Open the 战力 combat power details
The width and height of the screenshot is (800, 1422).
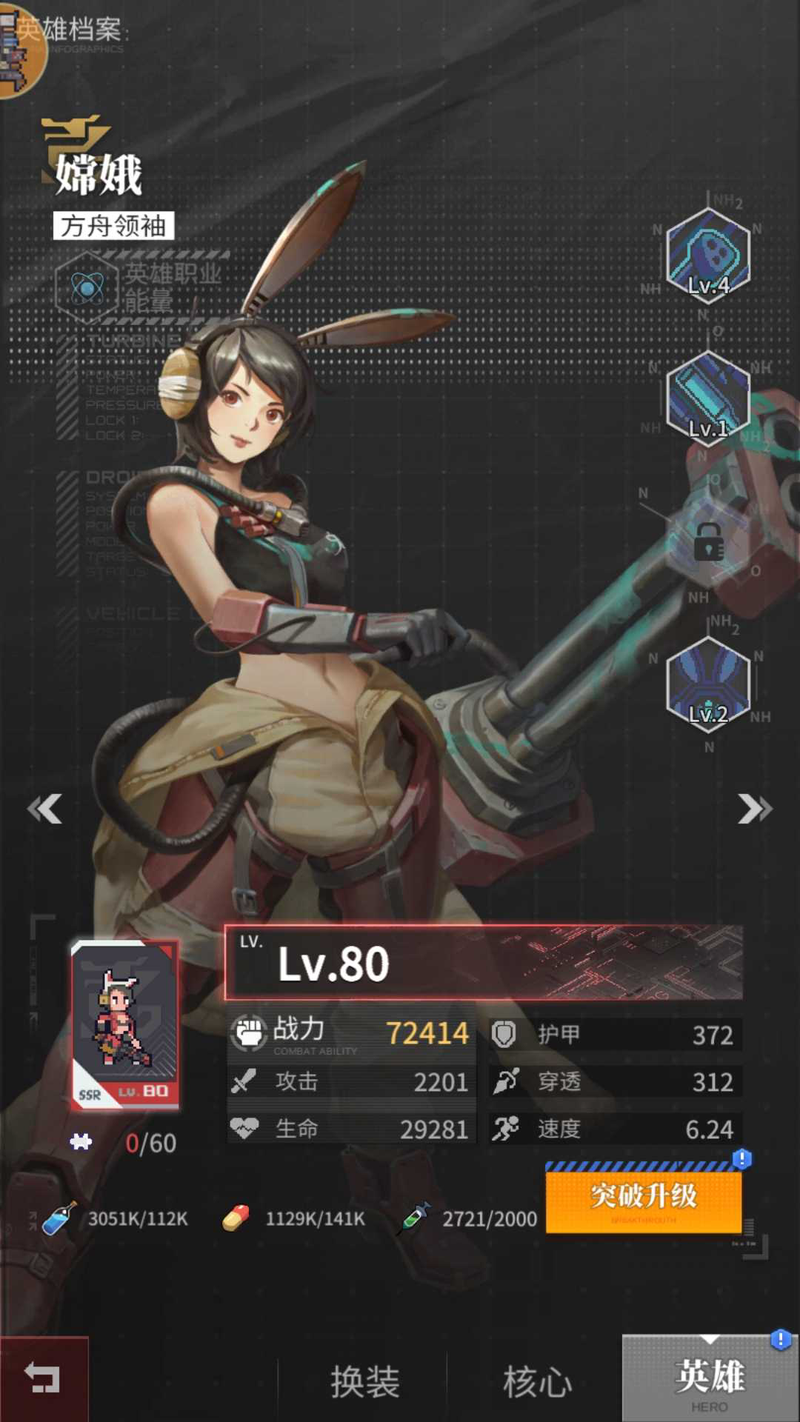coord(350,1033)
